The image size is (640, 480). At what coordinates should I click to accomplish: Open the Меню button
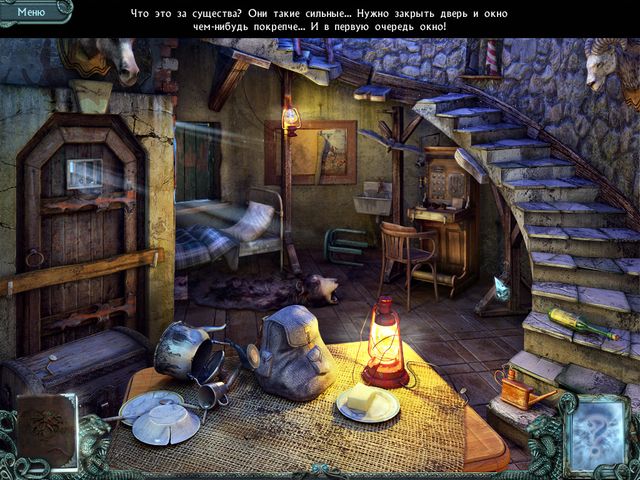[32, 12]
